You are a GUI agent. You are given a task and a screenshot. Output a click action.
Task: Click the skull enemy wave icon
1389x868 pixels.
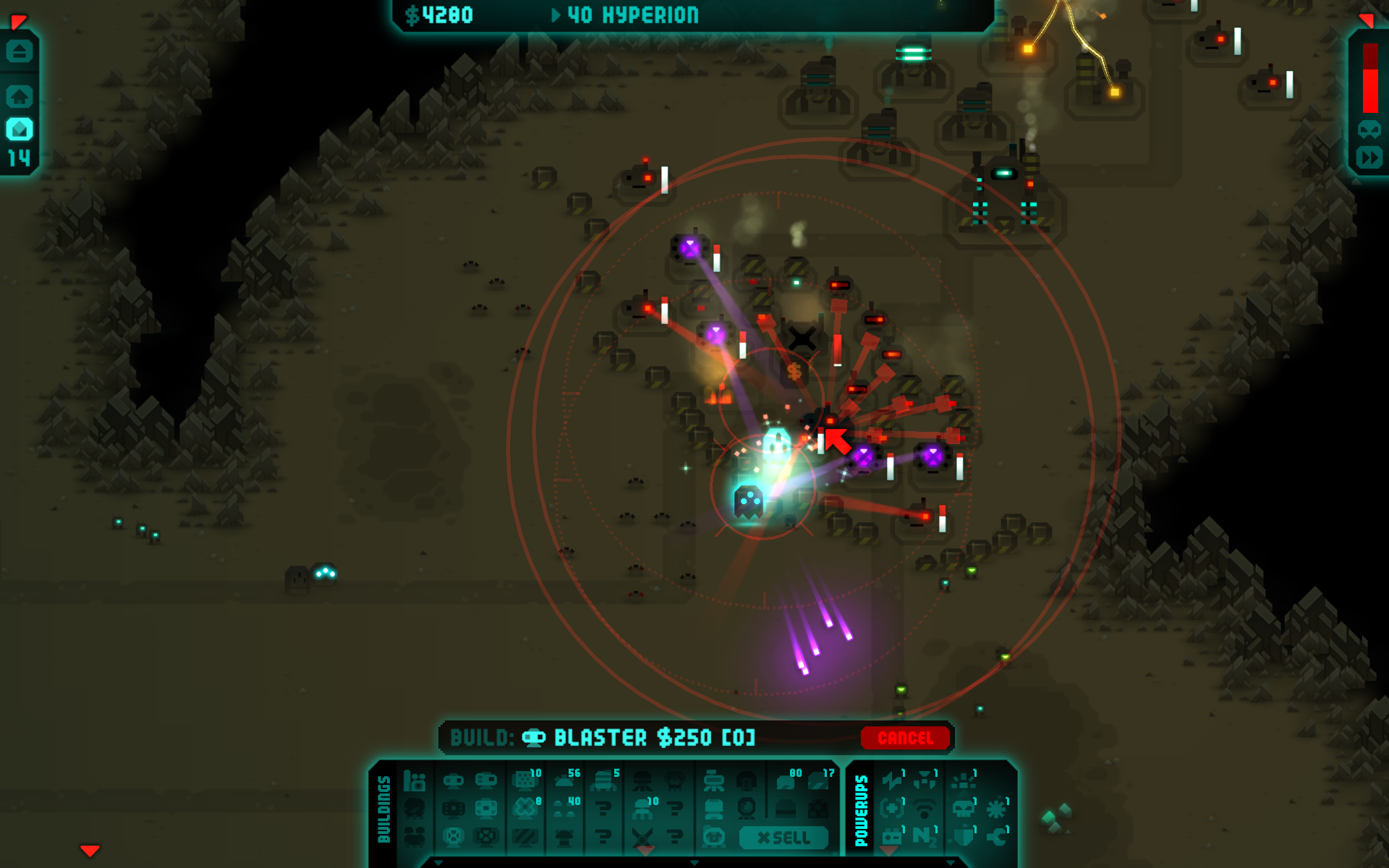[x=1369, y=130]
